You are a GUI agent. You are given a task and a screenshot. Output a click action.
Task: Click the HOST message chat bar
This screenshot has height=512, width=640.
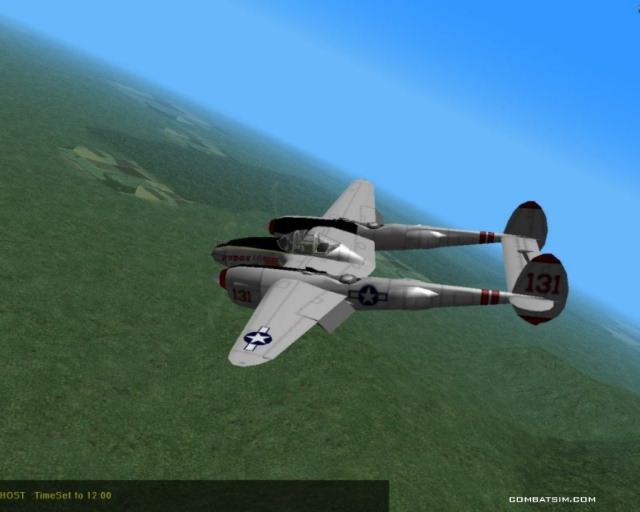click(x=193, y=495)
